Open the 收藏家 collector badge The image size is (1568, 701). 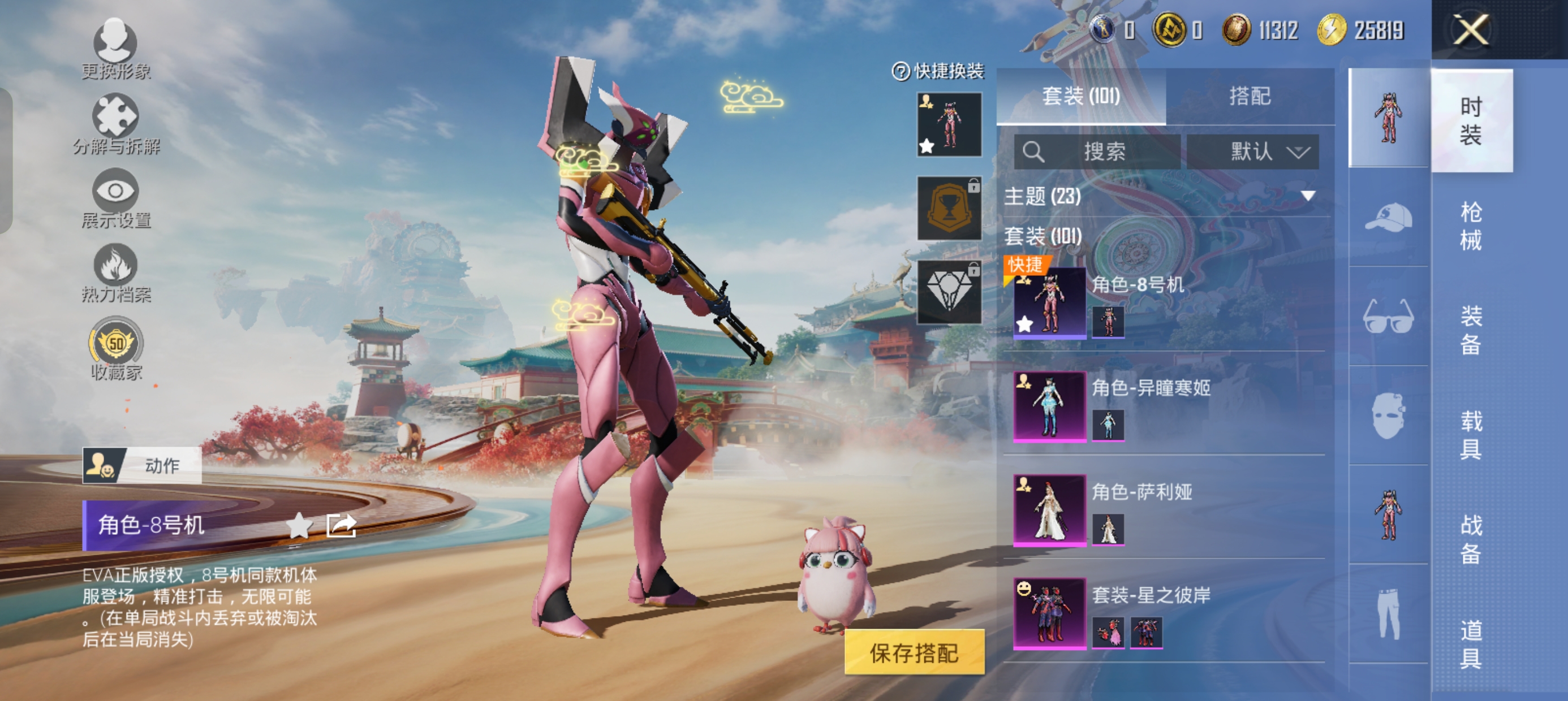[115, 348]
